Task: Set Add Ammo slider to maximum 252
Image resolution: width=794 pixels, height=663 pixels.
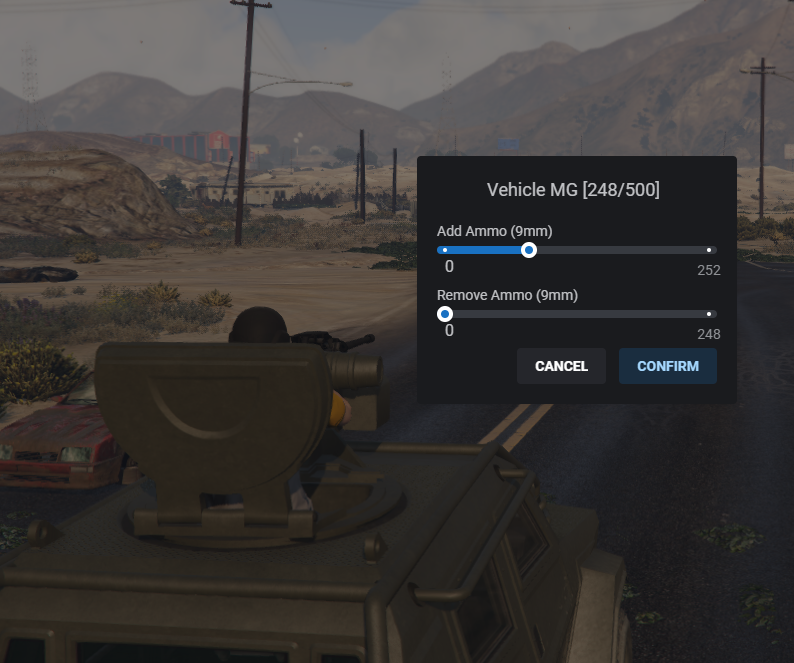Action: click(x=709, y=250)
